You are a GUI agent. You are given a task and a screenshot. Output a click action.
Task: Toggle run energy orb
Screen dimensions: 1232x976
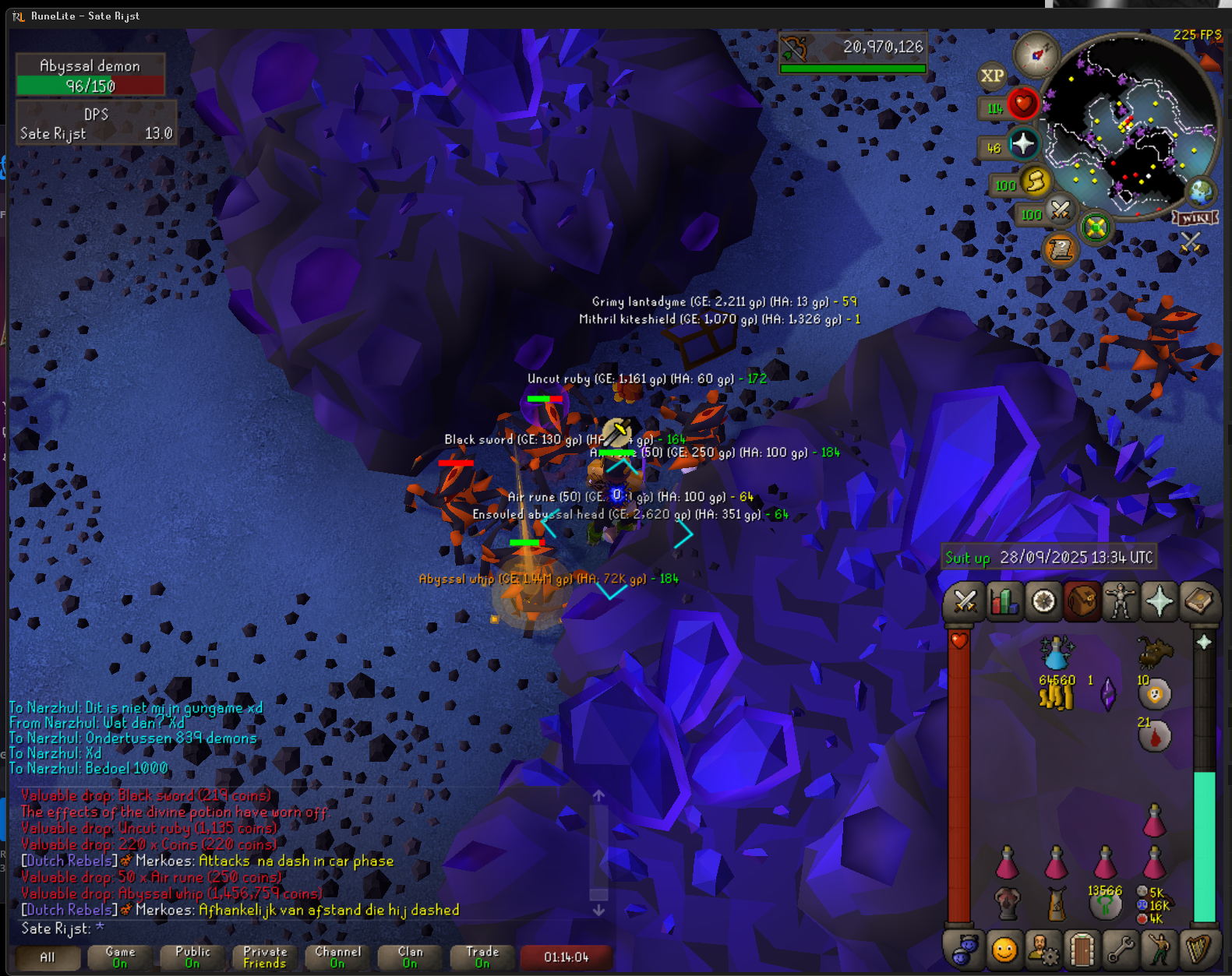coord(1036,182)
